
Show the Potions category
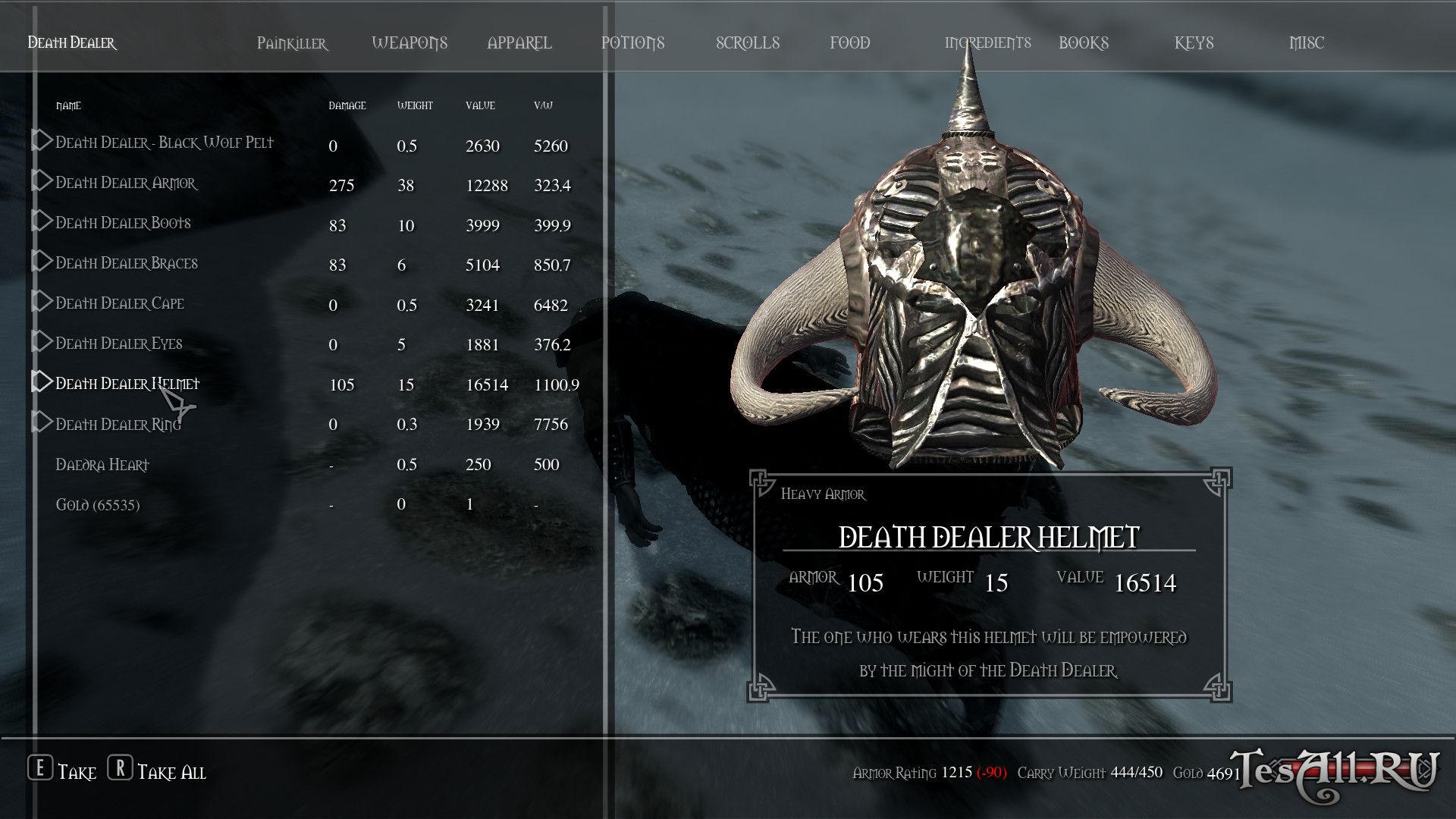(x=632, y=43)
